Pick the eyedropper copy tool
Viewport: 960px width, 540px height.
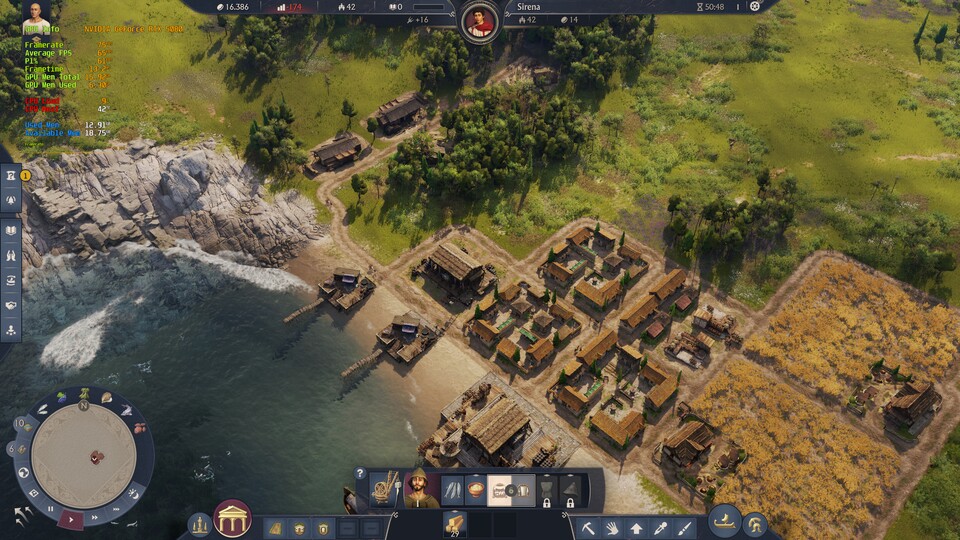pyautogui.click(x=661, y=527)
